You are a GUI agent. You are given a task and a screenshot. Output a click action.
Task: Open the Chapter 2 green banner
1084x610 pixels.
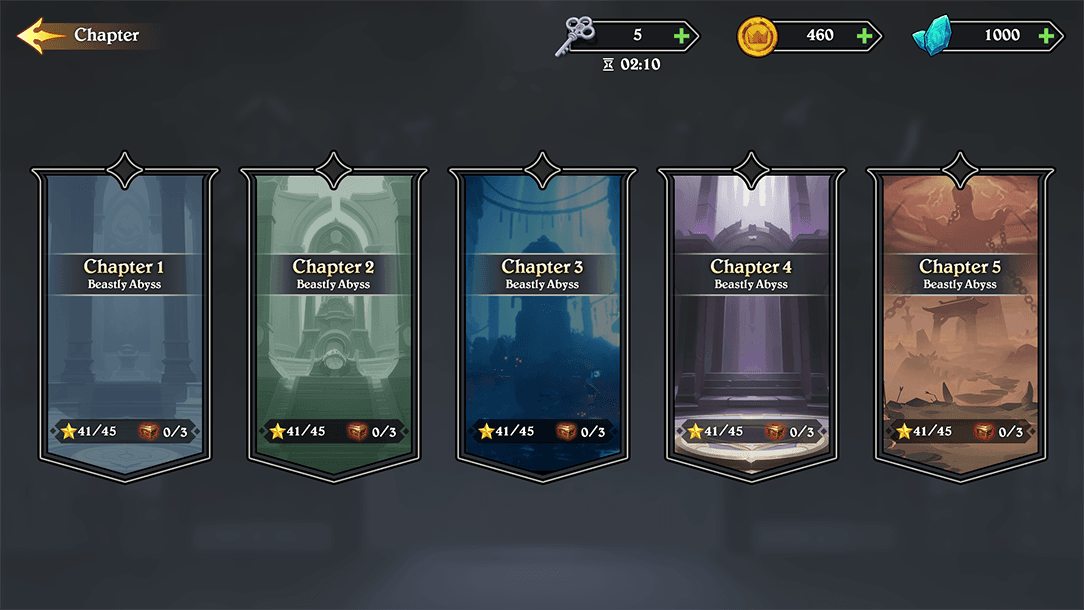(x=333, y=320)
